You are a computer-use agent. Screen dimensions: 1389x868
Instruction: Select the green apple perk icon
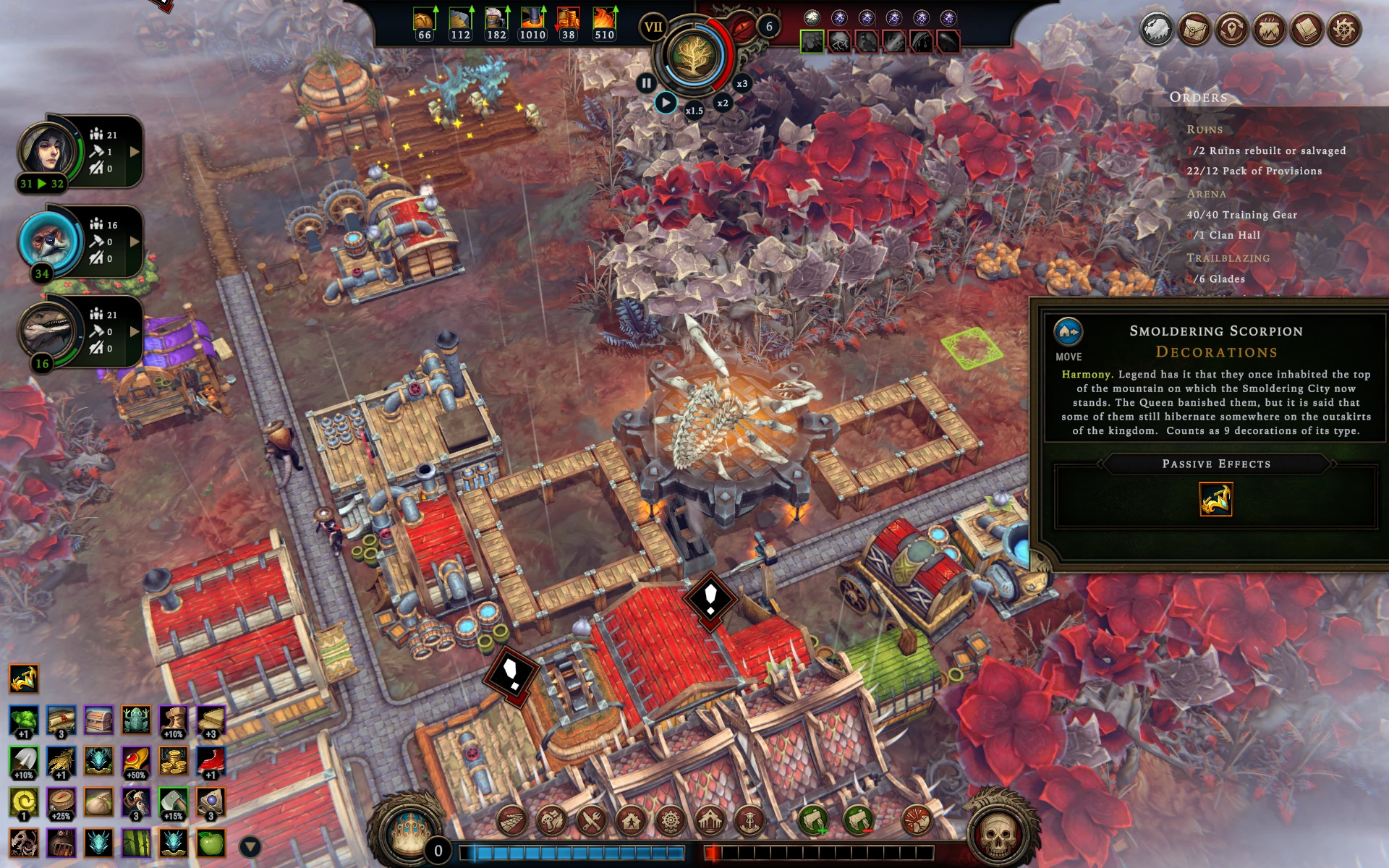(x=211, y=843)
